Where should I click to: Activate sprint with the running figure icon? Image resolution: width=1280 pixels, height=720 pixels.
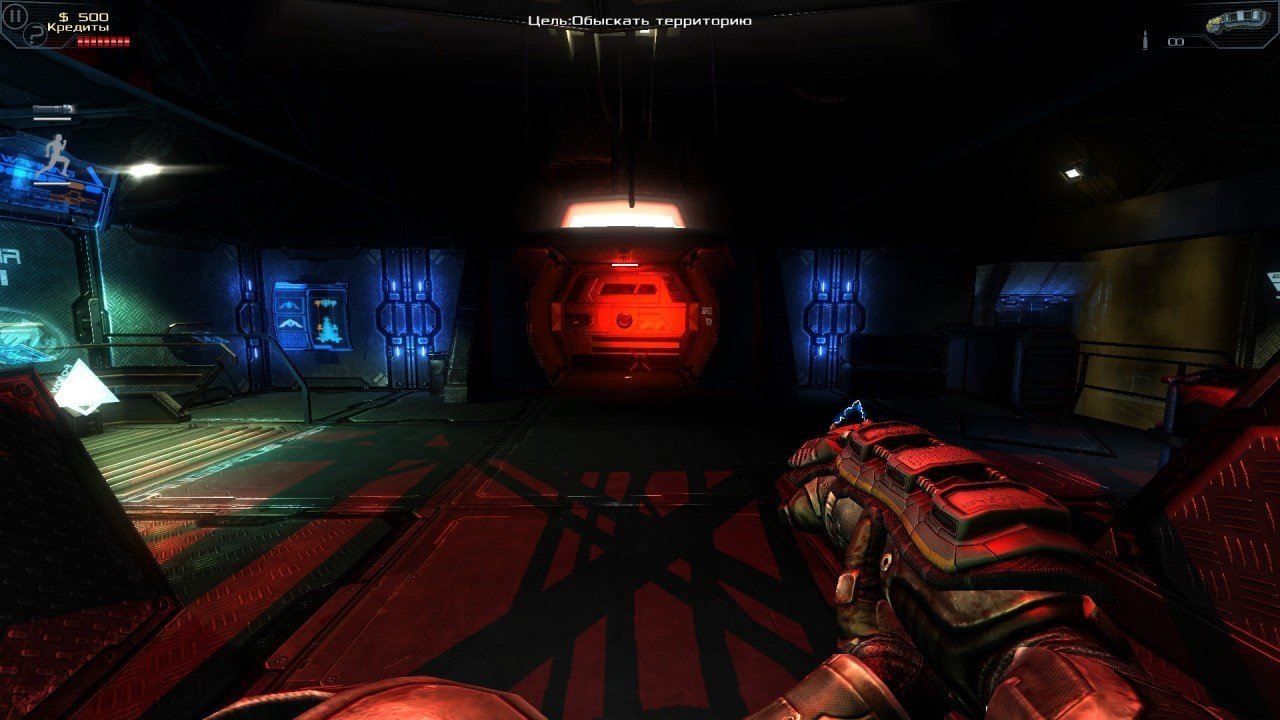pos(55,153)
